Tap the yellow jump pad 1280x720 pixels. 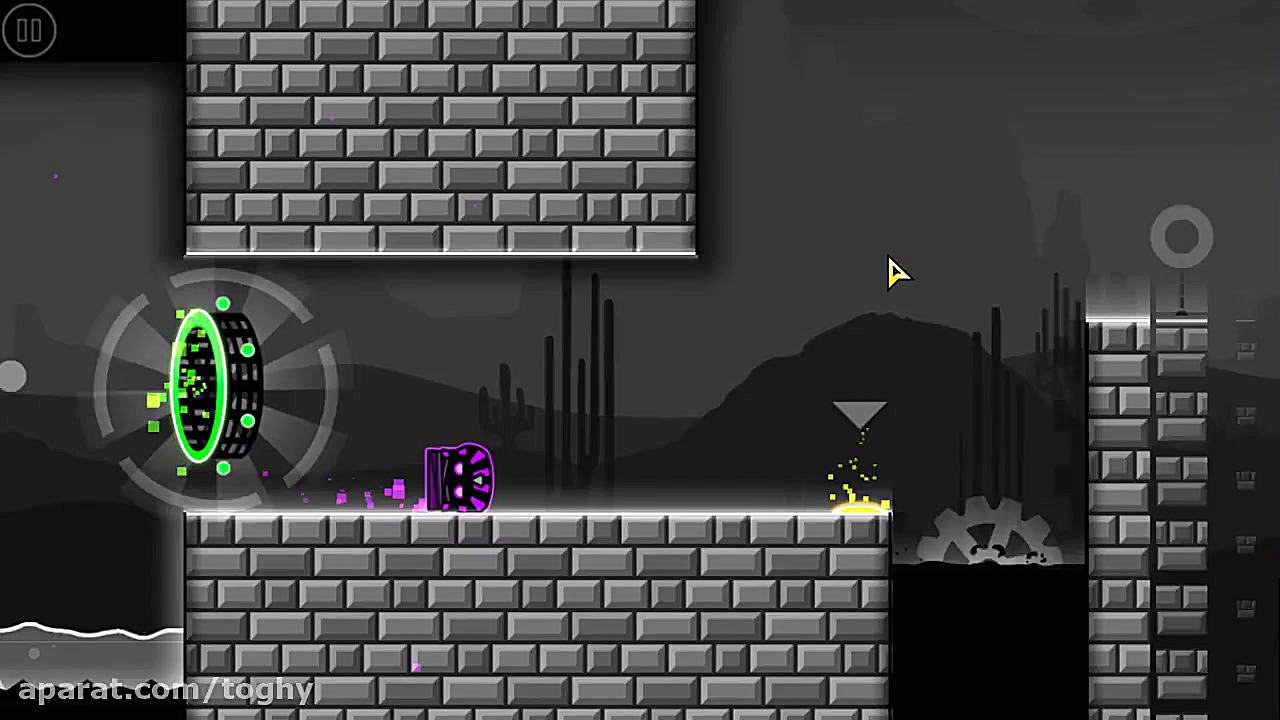pyautogui.click(x=858, y=510)
